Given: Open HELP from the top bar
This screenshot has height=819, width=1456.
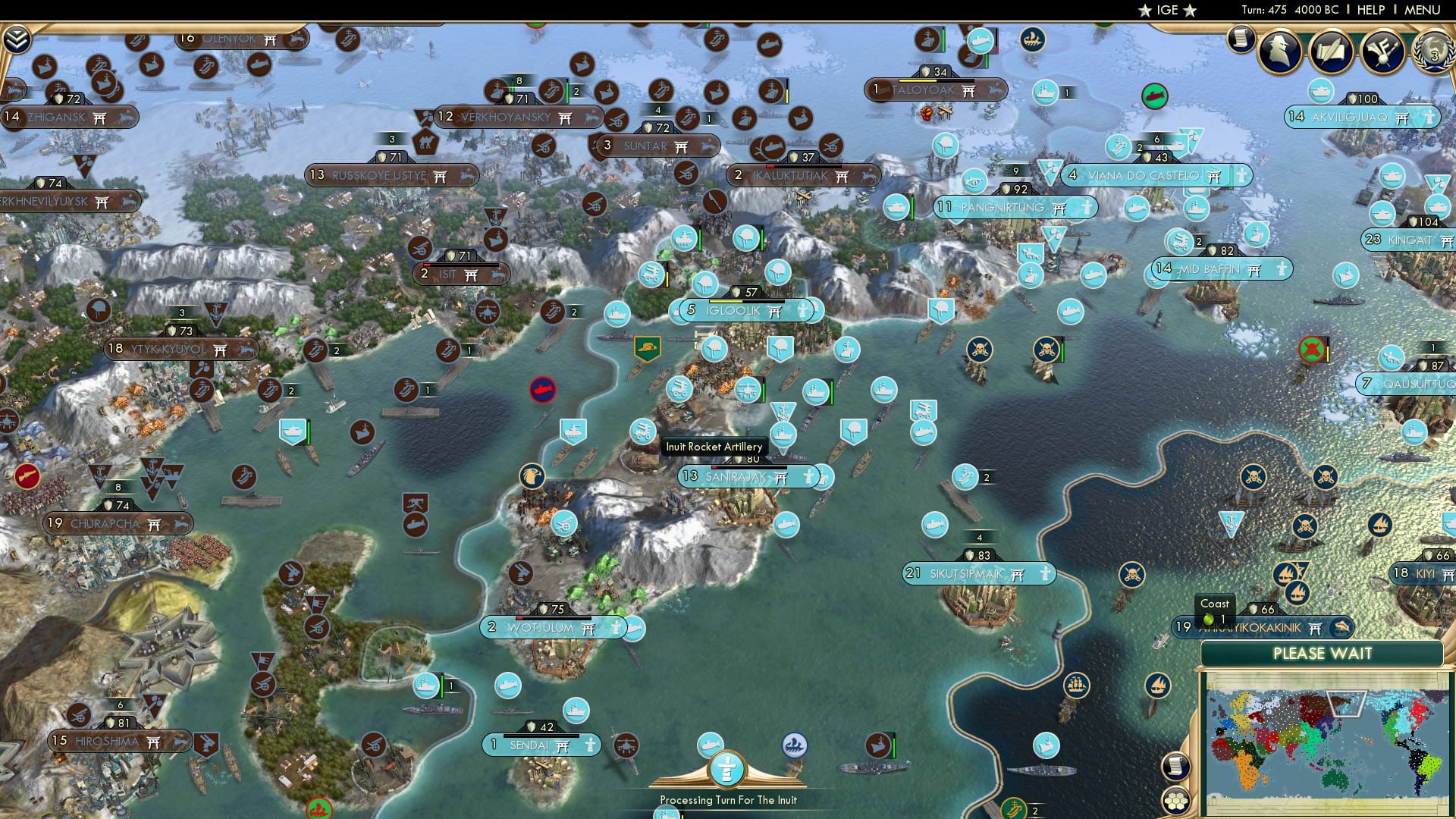Looking at the screenshot, I should click(x=1370, y=10).
